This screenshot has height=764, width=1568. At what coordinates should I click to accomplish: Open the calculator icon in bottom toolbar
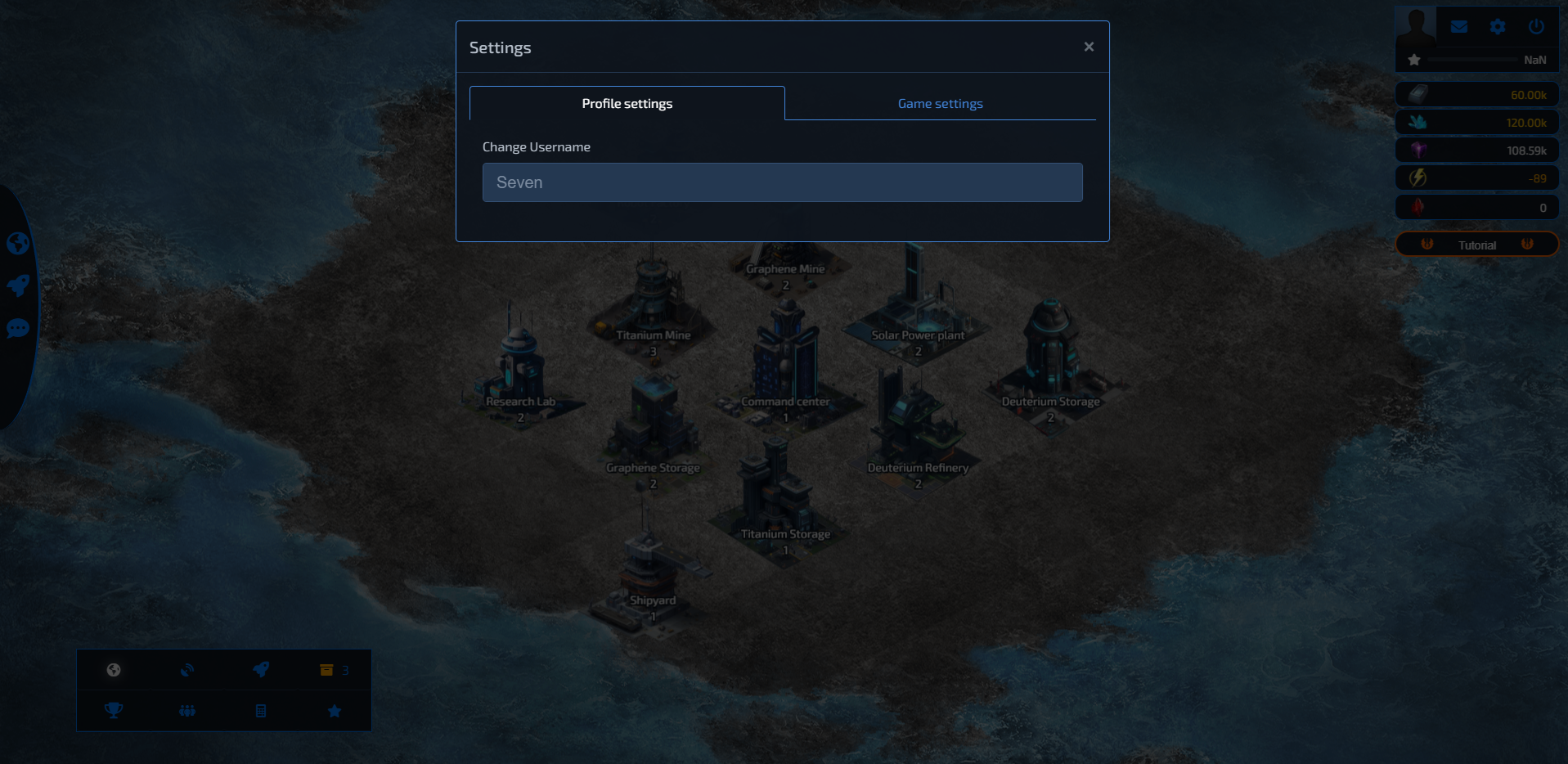click(x=260, y=710)
